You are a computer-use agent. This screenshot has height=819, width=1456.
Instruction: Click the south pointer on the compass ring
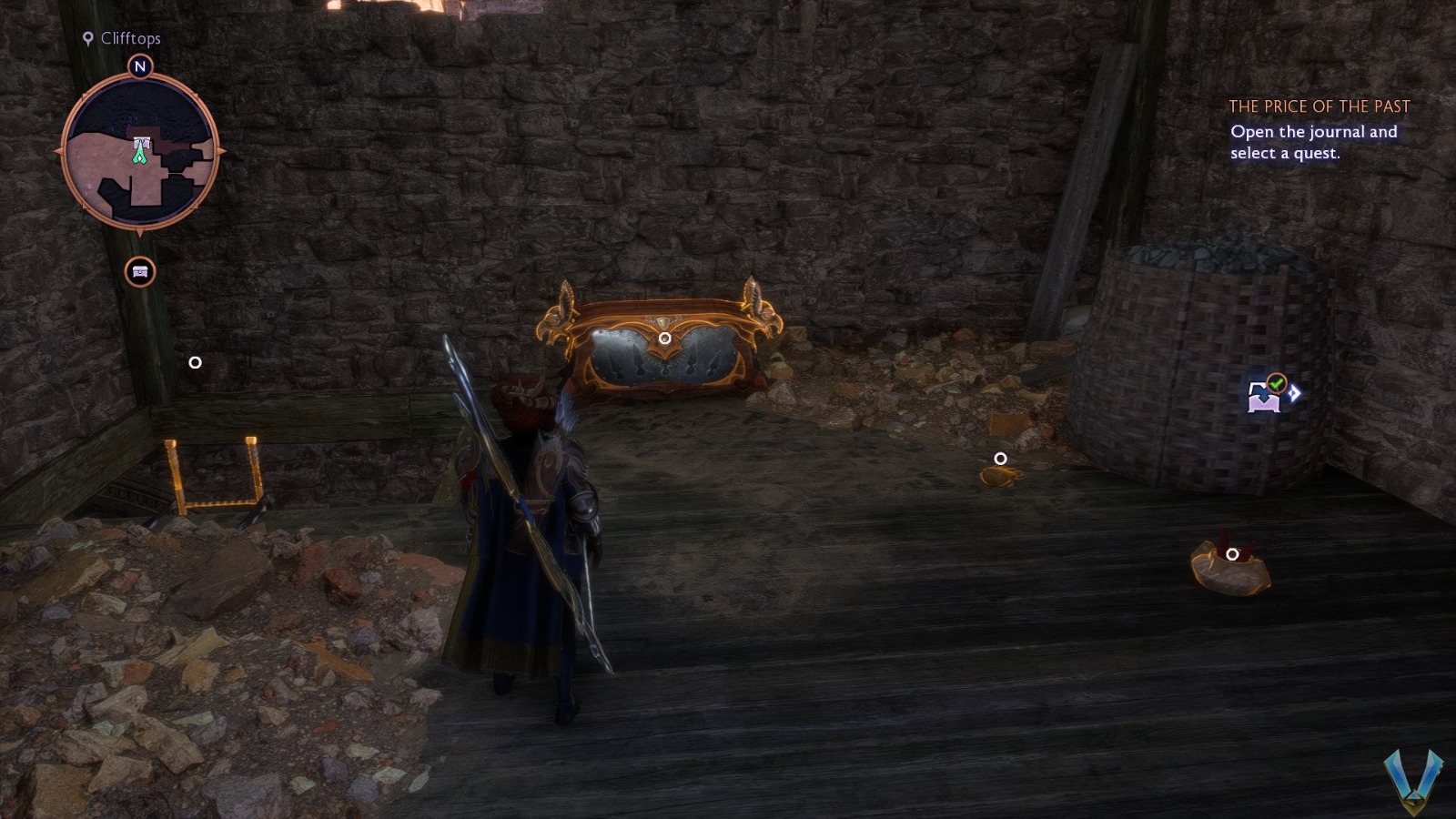(x=139, y=233)
